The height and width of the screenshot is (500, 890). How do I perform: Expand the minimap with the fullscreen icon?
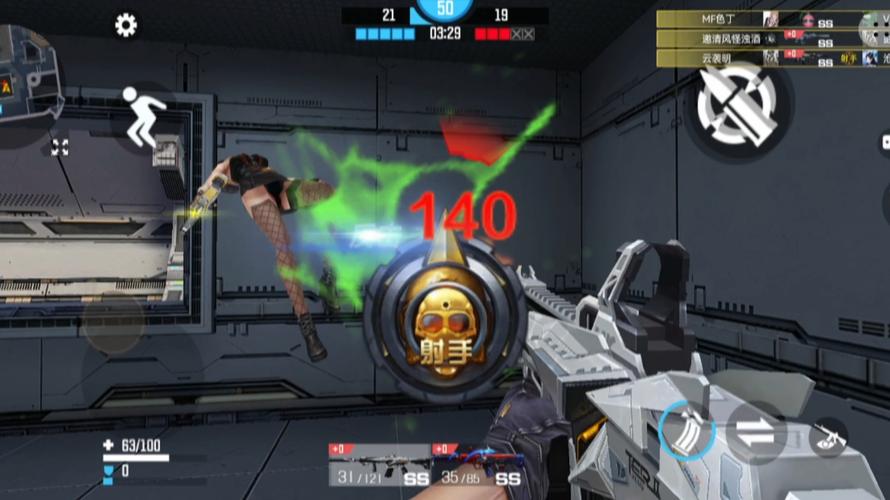coord(60,147)
